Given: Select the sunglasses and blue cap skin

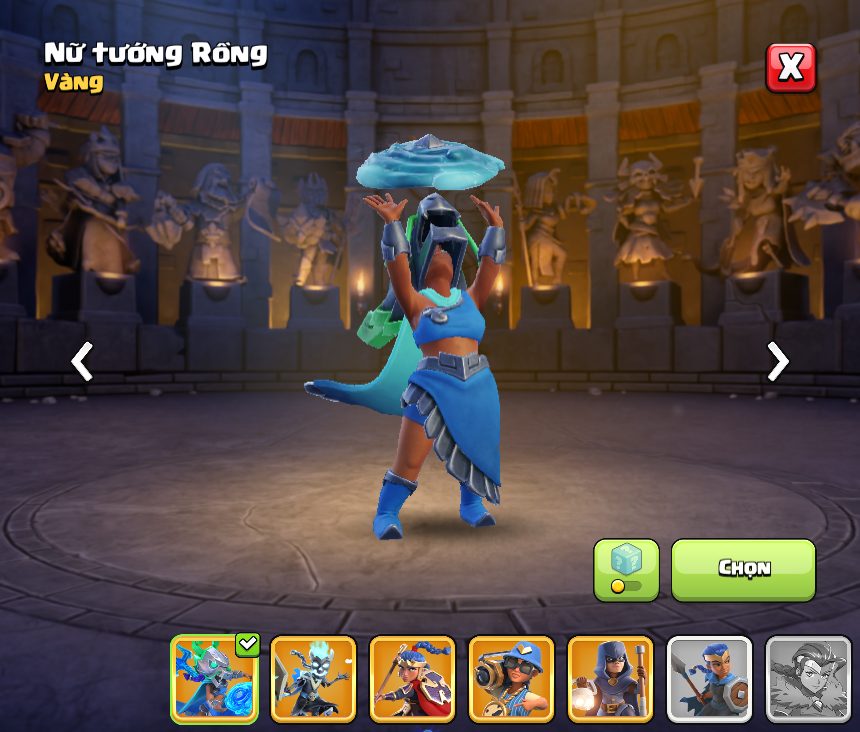Looking at the screenshot, I should (511, 679).
